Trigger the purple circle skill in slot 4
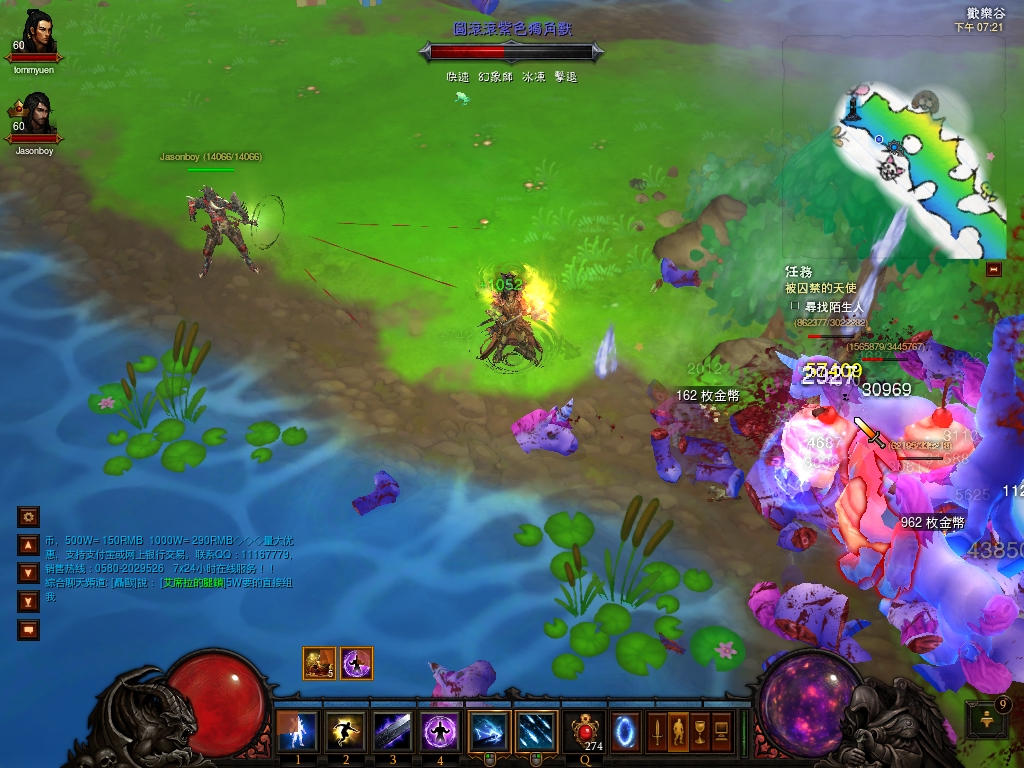The width and height of the screenshot is (1024, 768). pyautogui.click(x=441, y=732)
